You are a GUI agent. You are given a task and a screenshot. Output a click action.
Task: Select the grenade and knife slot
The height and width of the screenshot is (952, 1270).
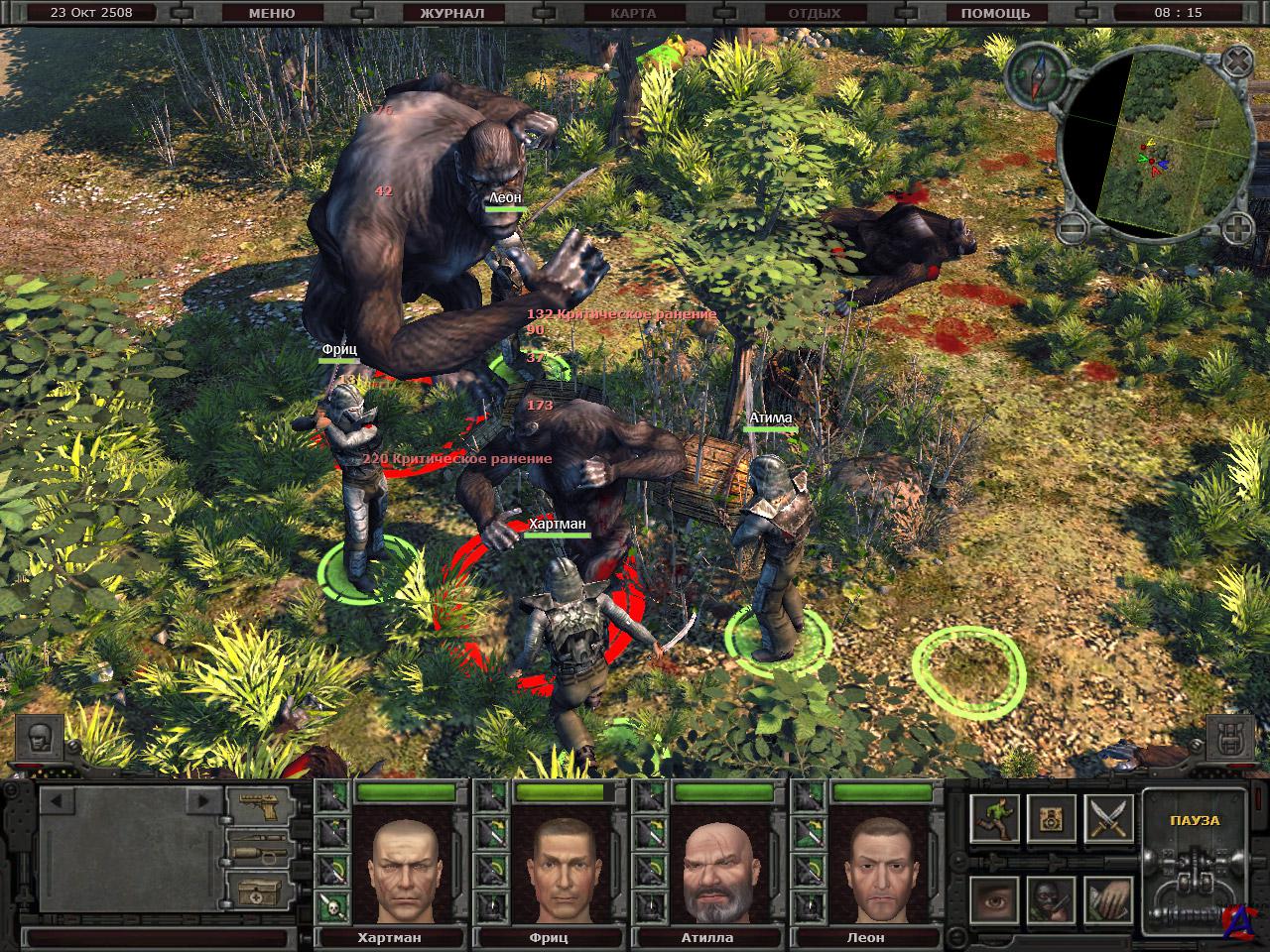pos(261,846)
